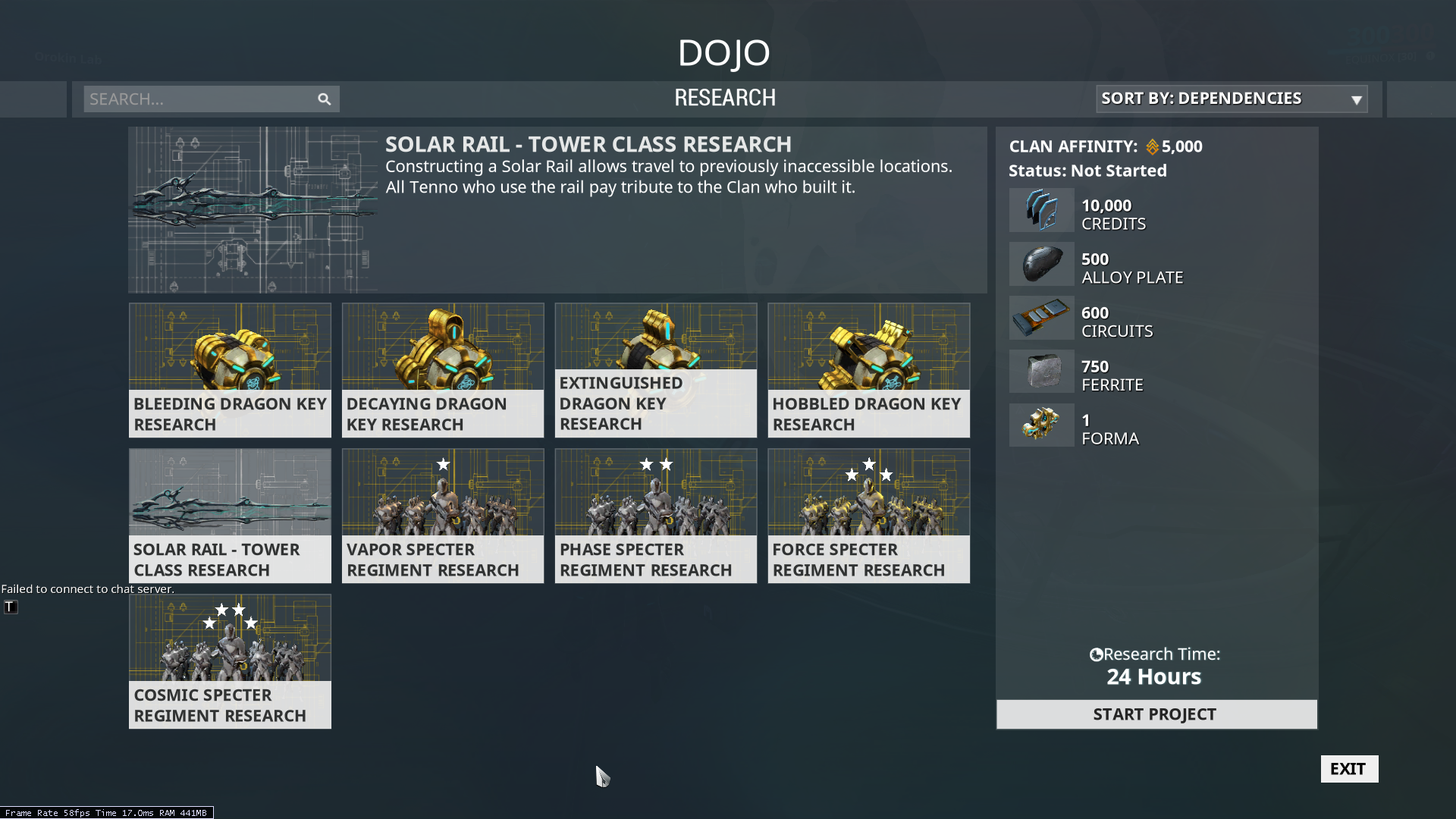This screenshot has width=1456, height=819.
Task: Choose Phase Specter Regiment Research
Action: pyautogui.click(x=656, y=516)
